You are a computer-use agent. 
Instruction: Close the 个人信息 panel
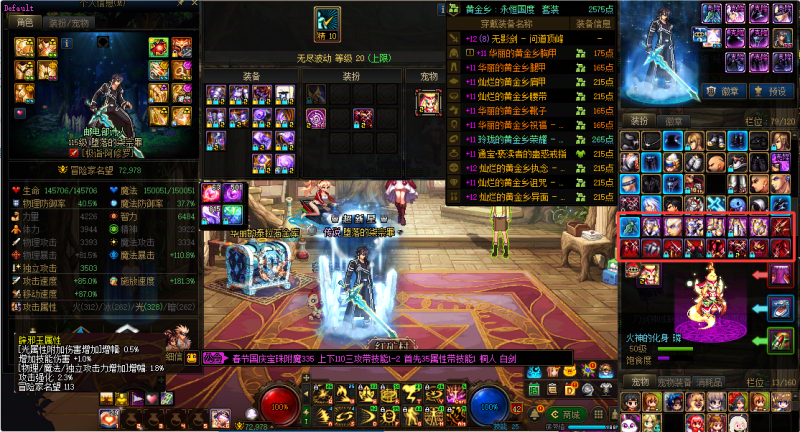click(x=193, y=5)
